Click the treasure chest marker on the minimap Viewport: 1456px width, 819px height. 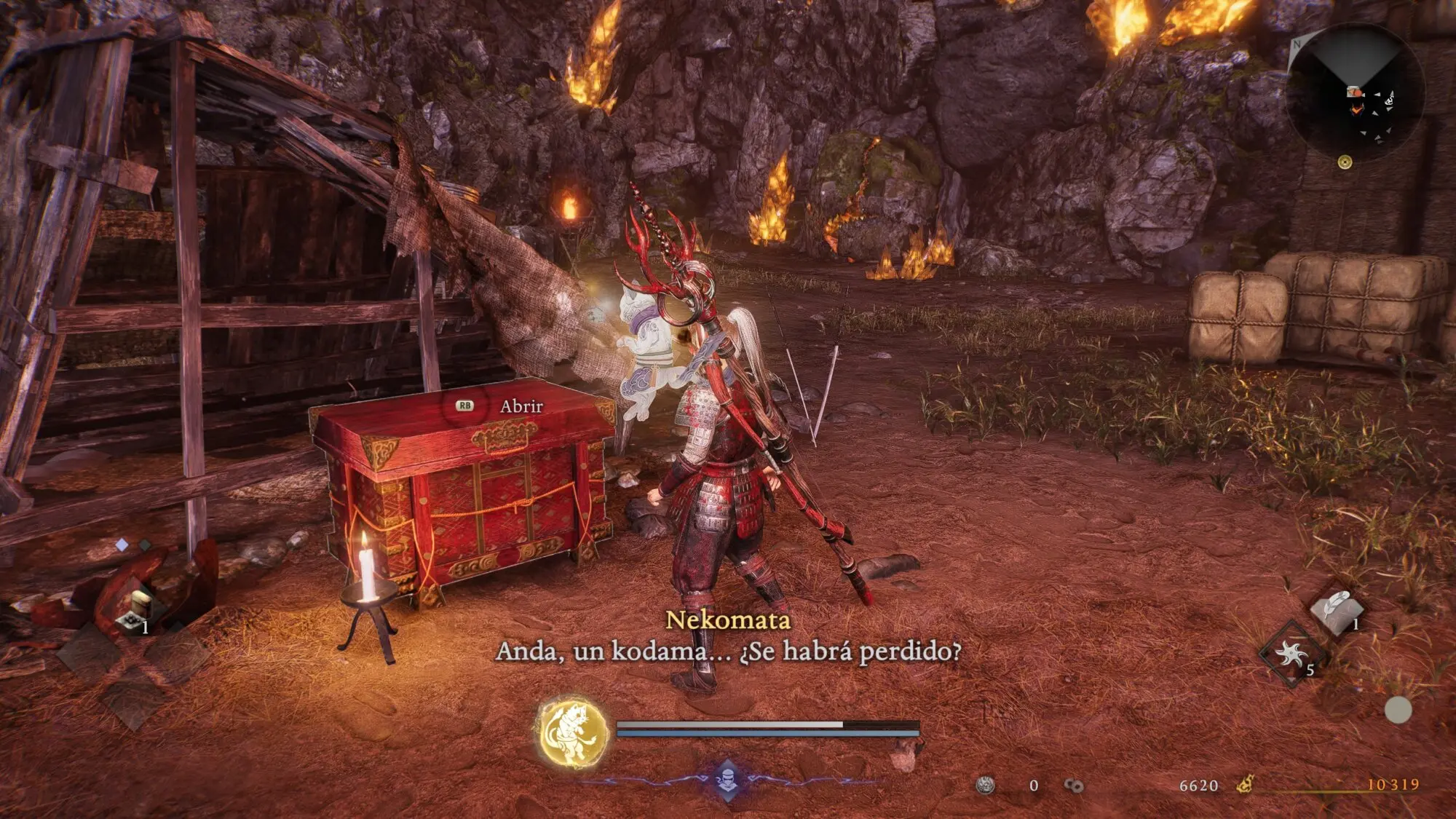(x=1354, y=92)
